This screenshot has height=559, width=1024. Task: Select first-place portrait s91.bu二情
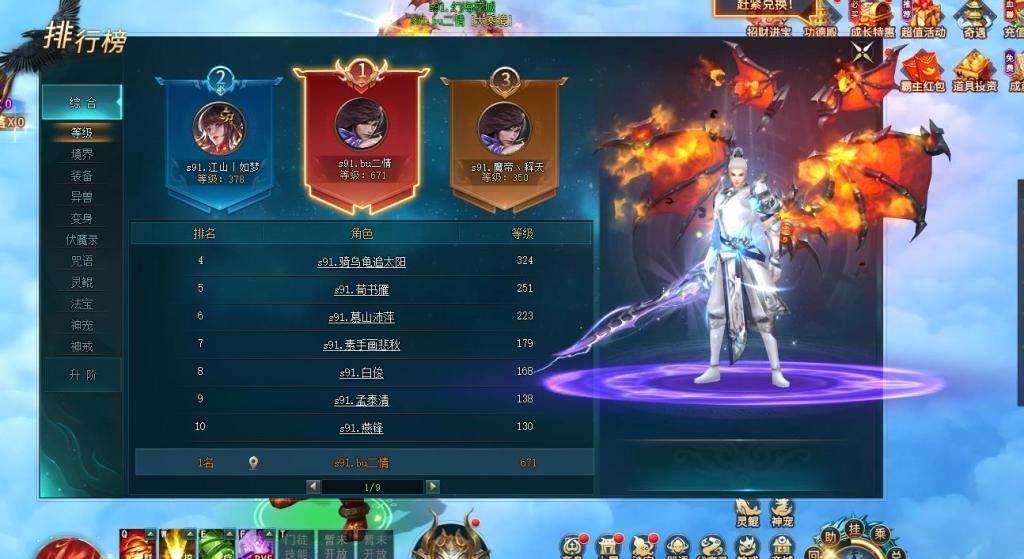pyautogui.click(x=361, y=121)
